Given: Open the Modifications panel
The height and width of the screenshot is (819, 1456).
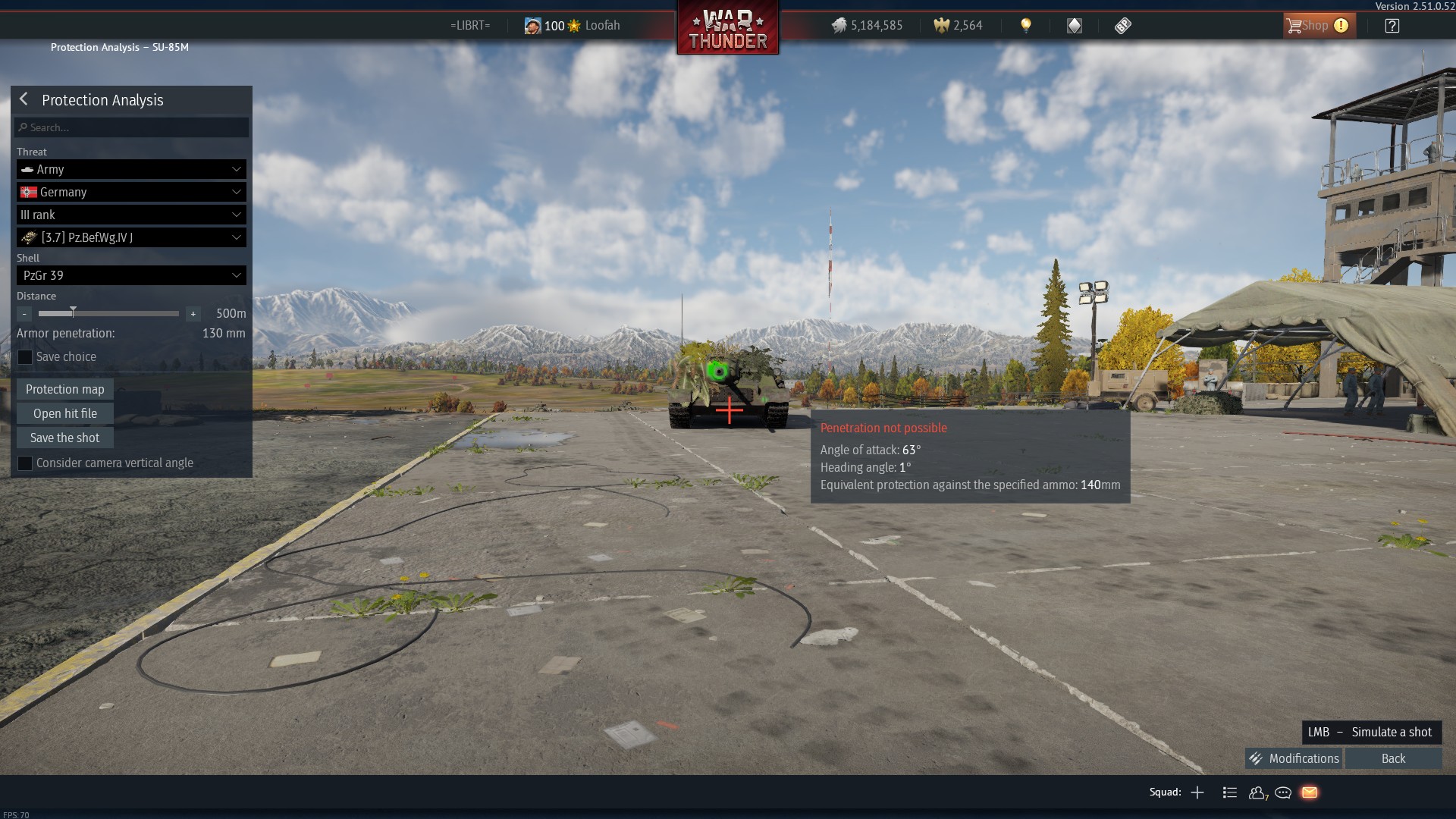Looking at the screenshot, I should (1294, 758).
